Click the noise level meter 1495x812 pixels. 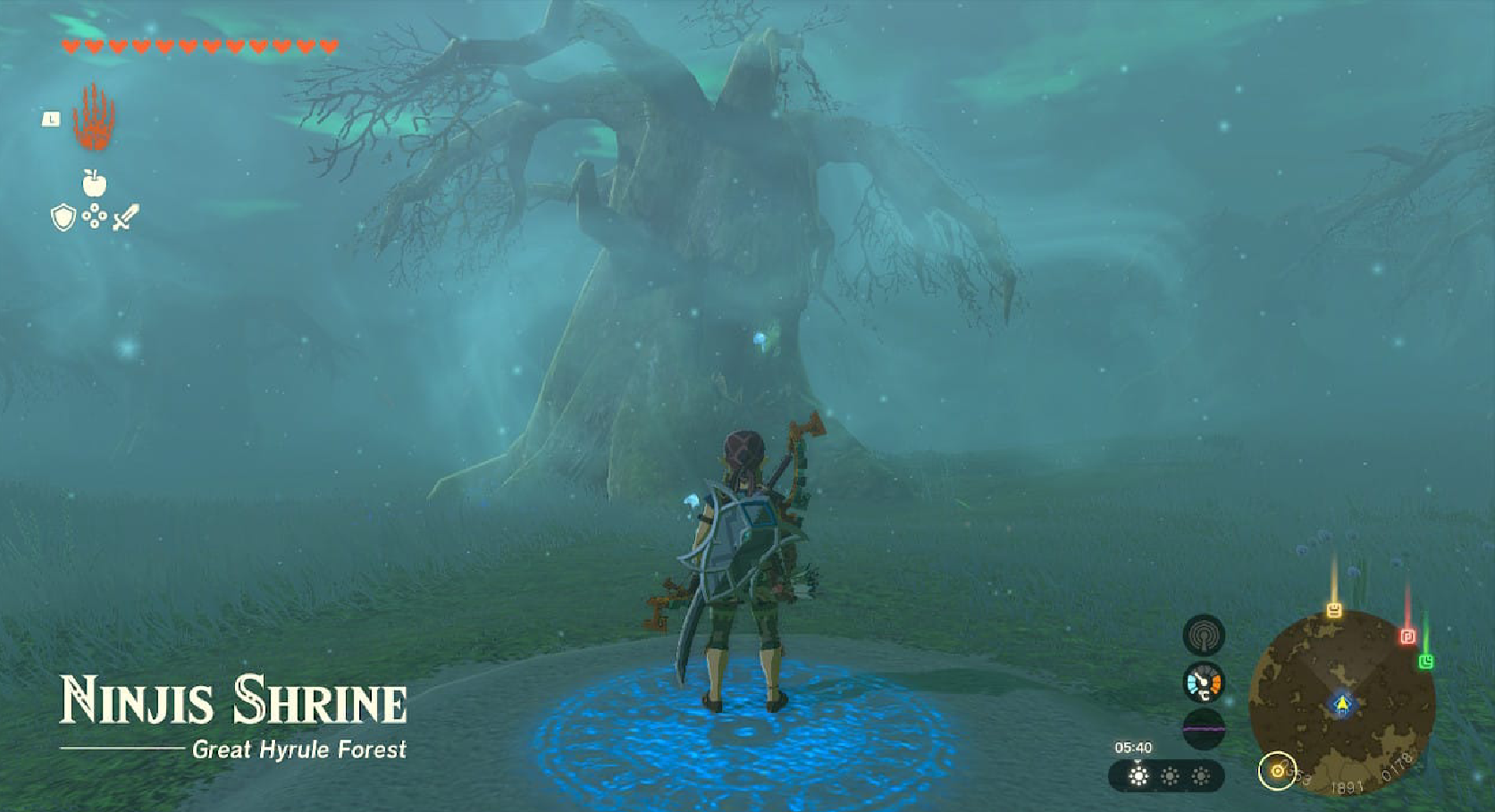pyautogui.click(x=1204, y=728)
